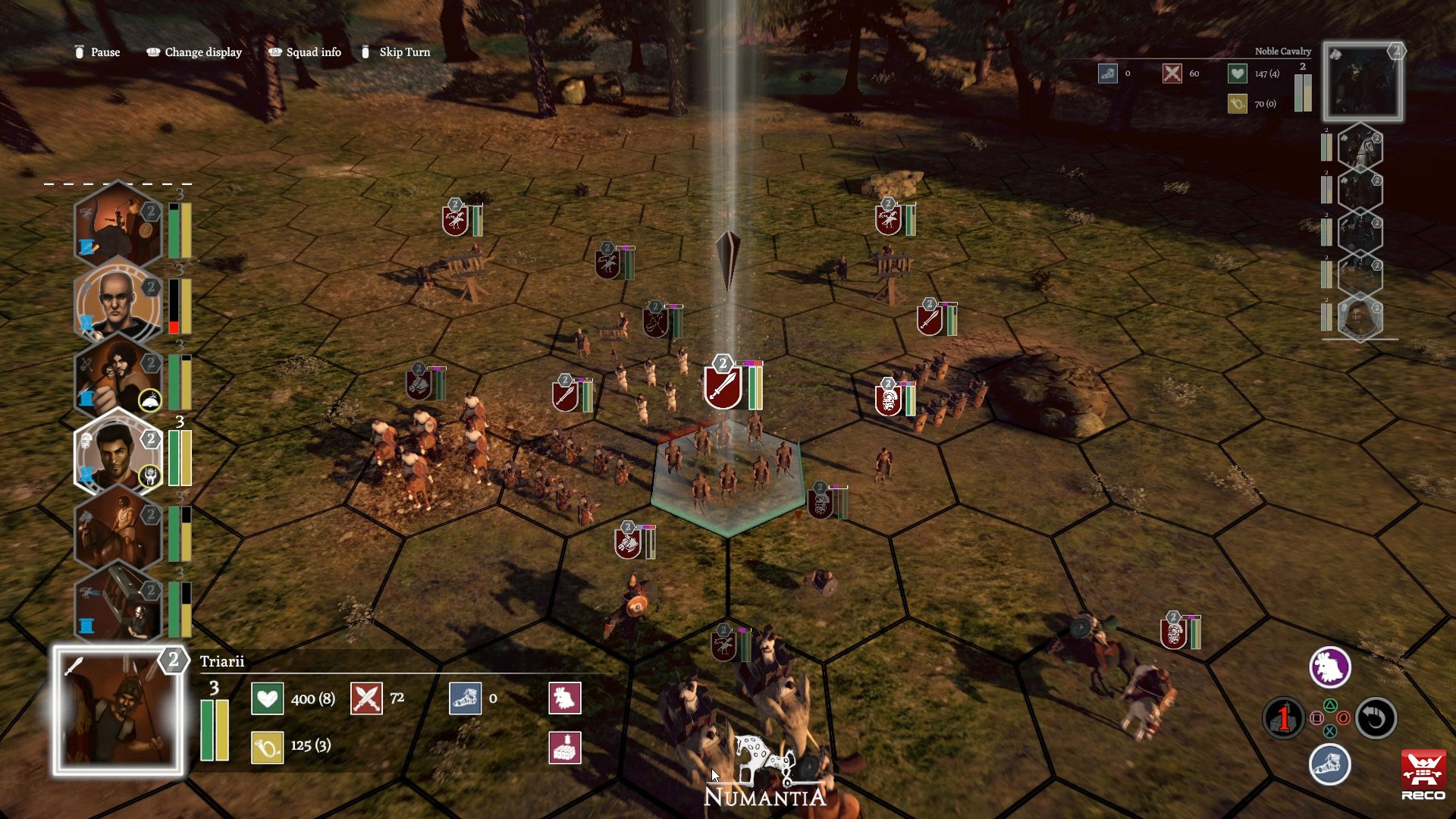Click the undo arrow action icon
The image size is (1456, 819).
pos(1376,719)
